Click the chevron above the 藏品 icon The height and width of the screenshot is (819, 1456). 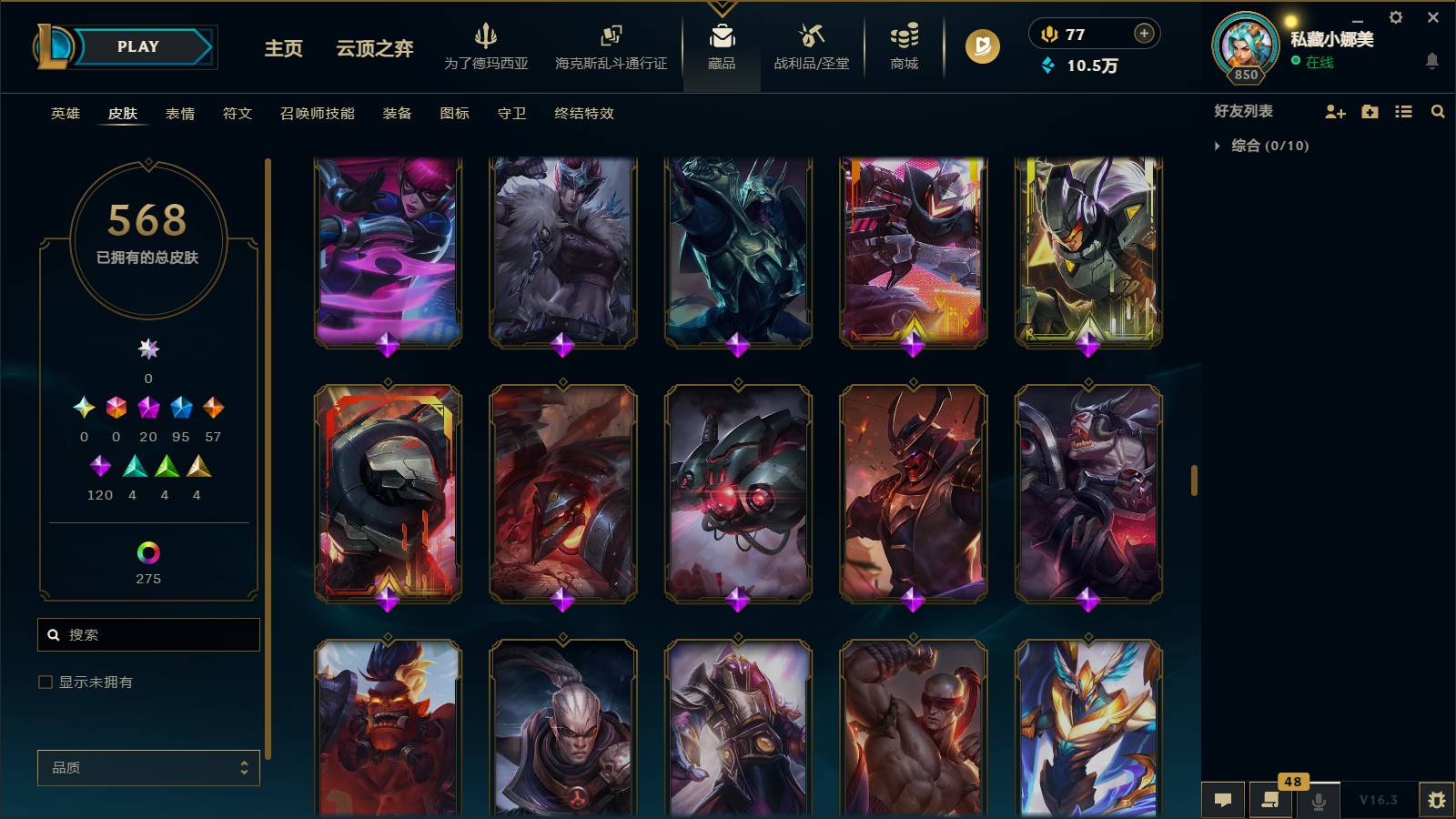[722, 9]
